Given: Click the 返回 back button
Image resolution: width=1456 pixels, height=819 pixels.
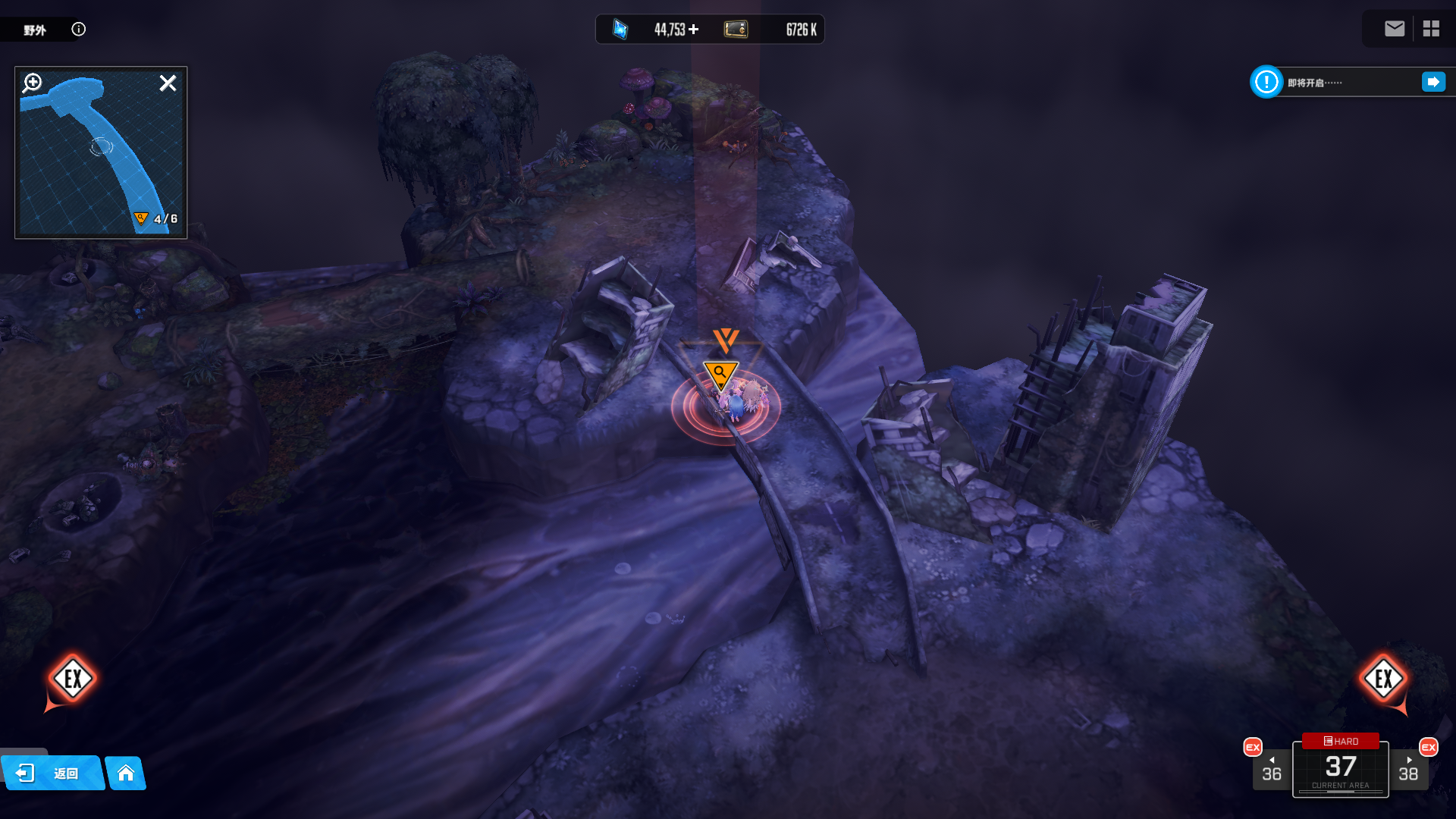Looking at the screenshot, I should pyautogui.click(x=52, y=773).
